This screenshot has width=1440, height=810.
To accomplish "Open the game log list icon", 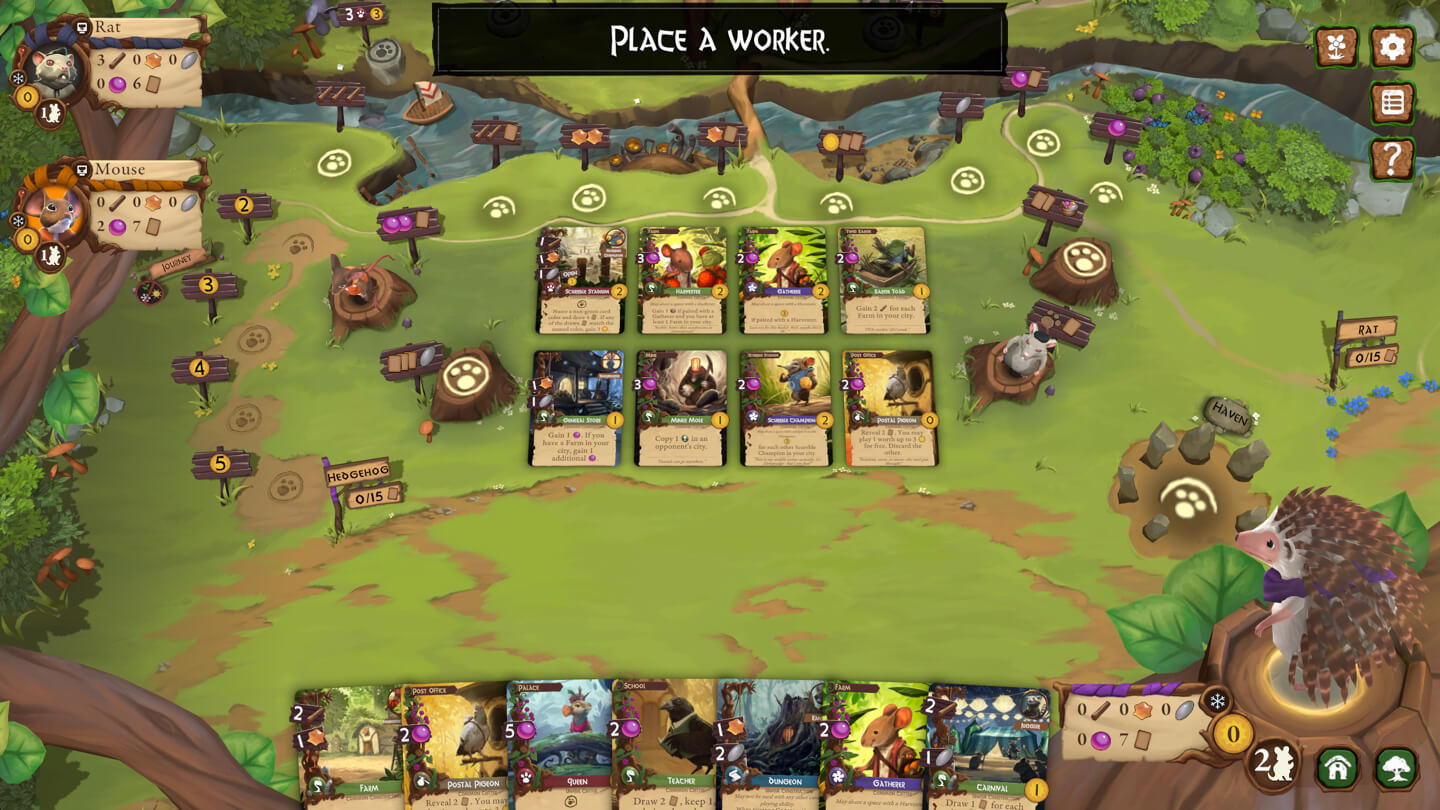I will tap(1396, 100).
